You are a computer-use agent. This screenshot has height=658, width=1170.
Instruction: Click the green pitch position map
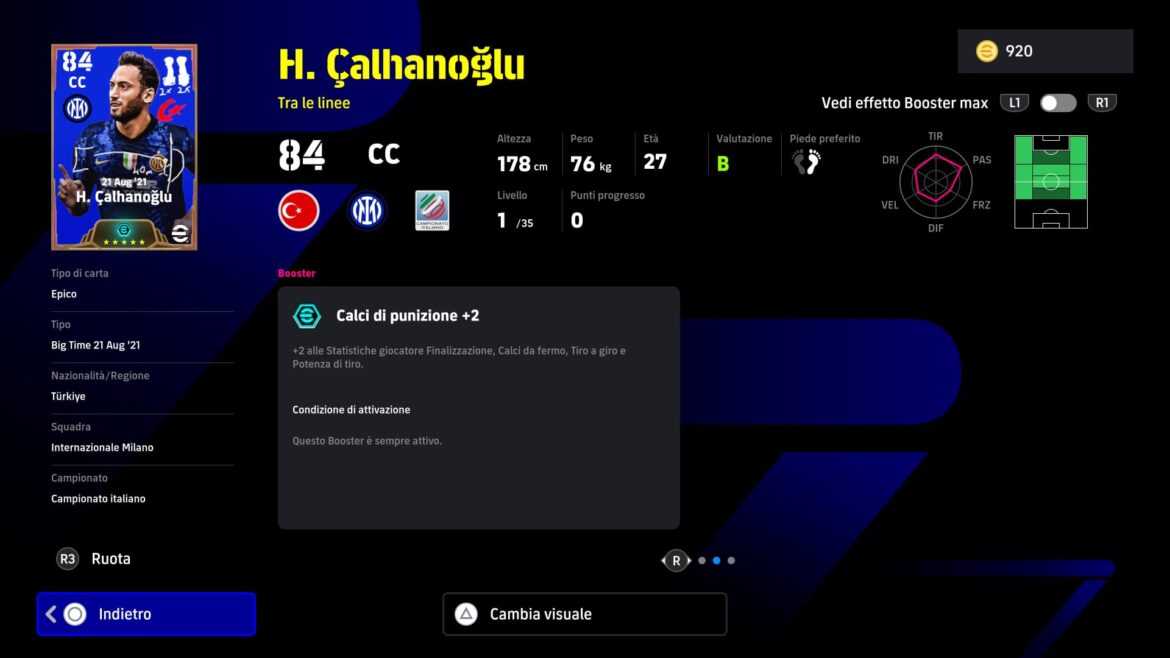pos(1050,181)
